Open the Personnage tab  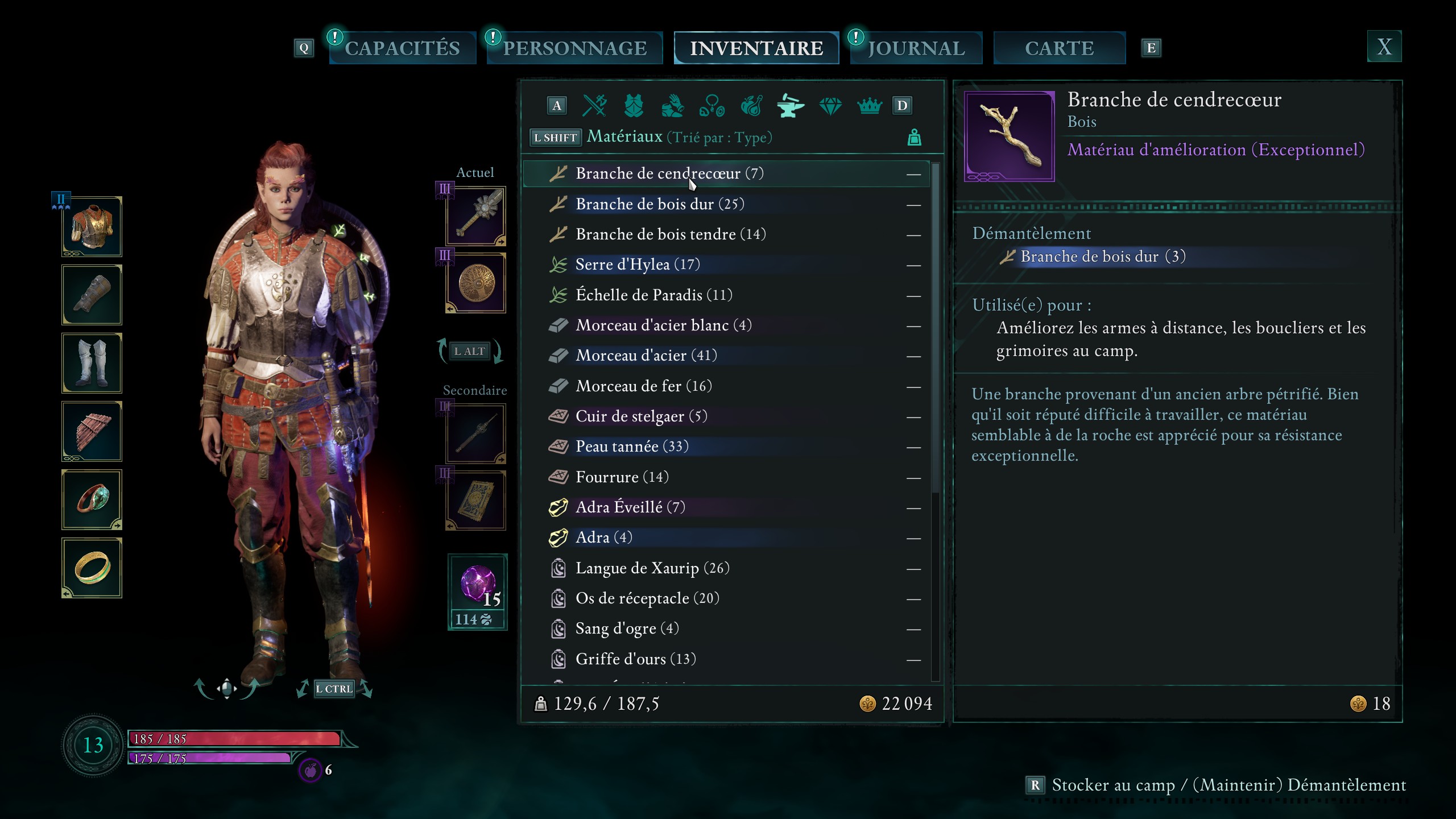[x=574, y=48]
